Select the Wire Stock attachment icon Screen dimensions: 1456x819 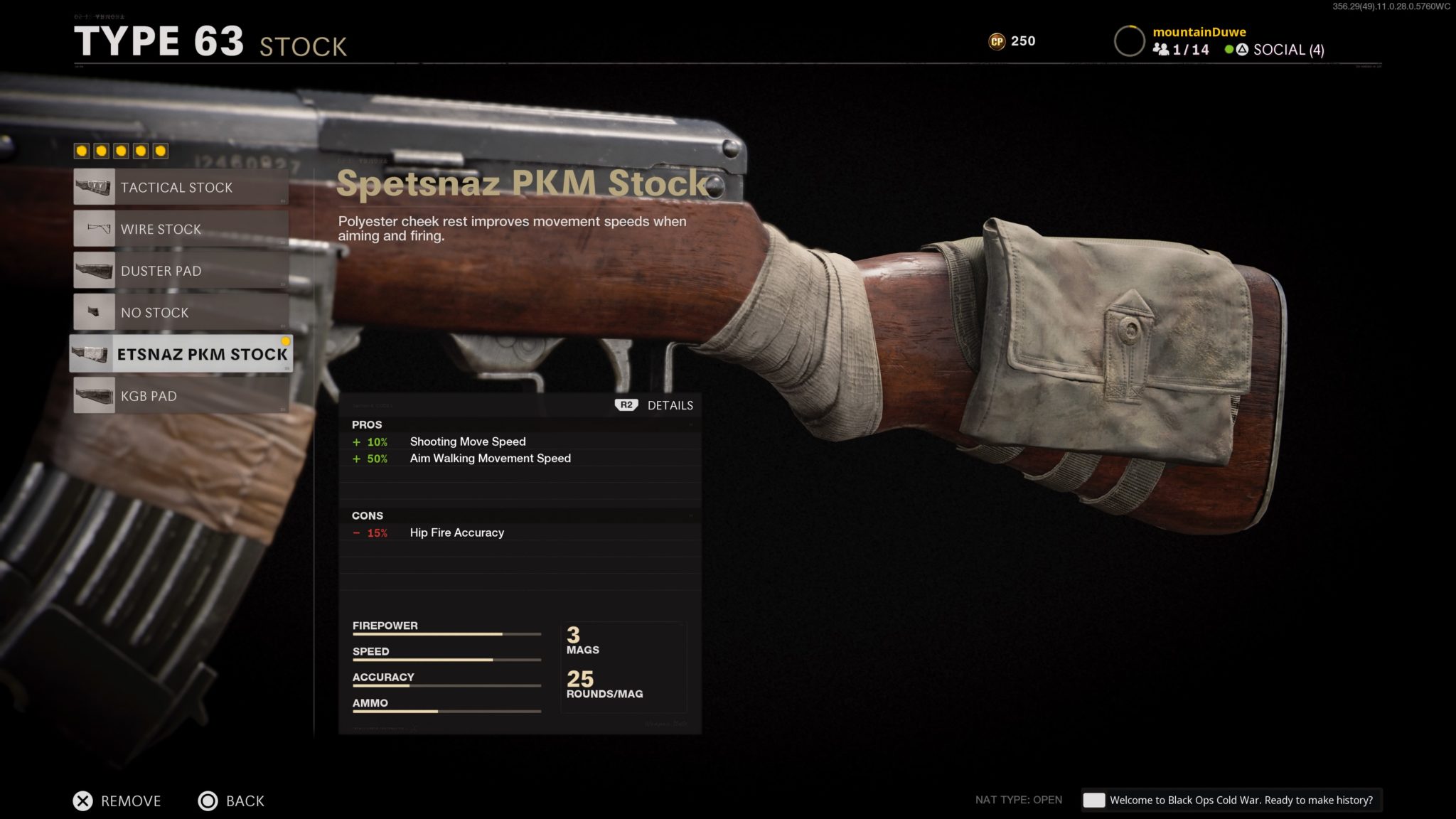(93, 229)
